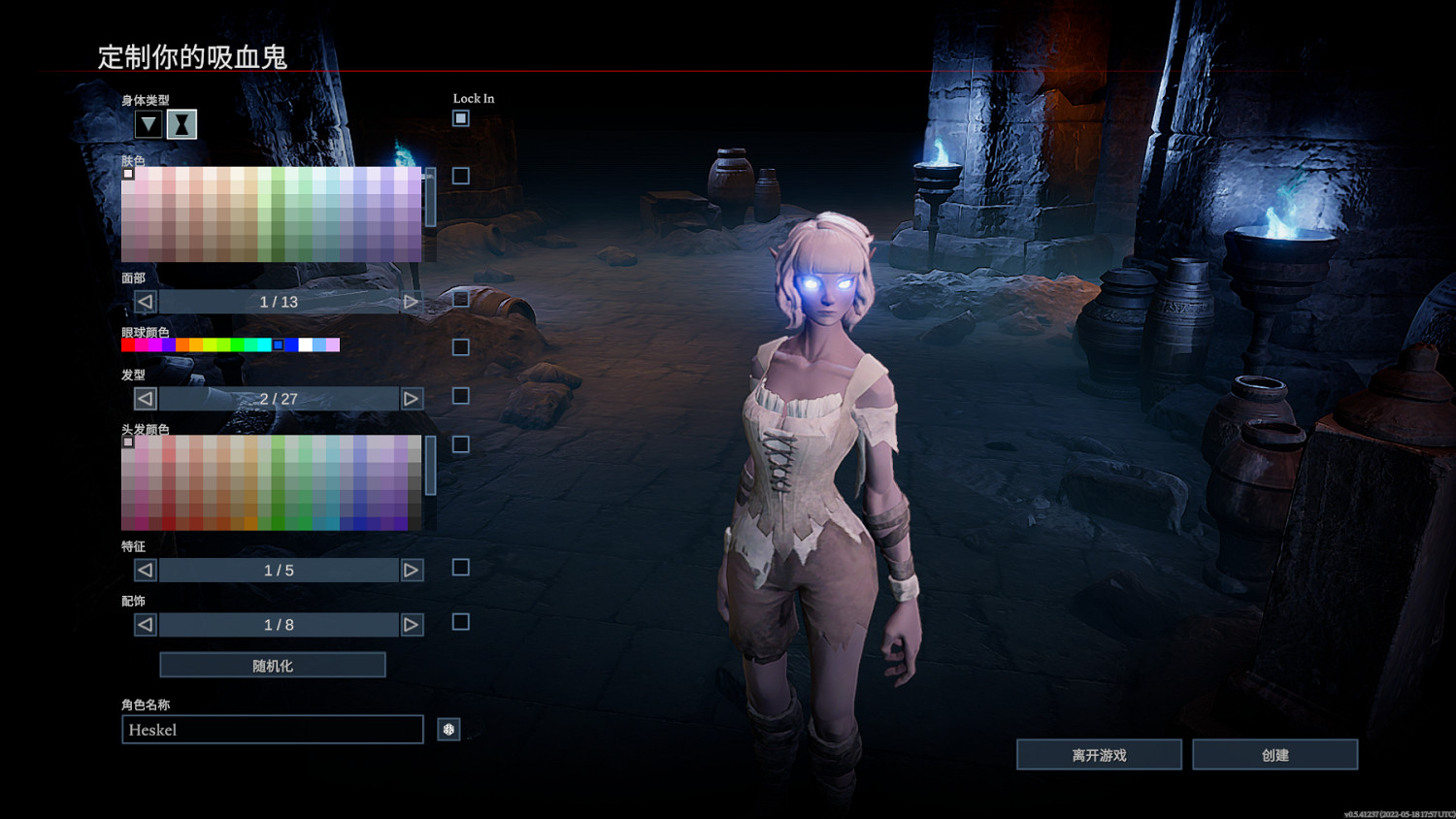
Task: Click 离开游戏 to leave the game
Action: point(1099,755)
